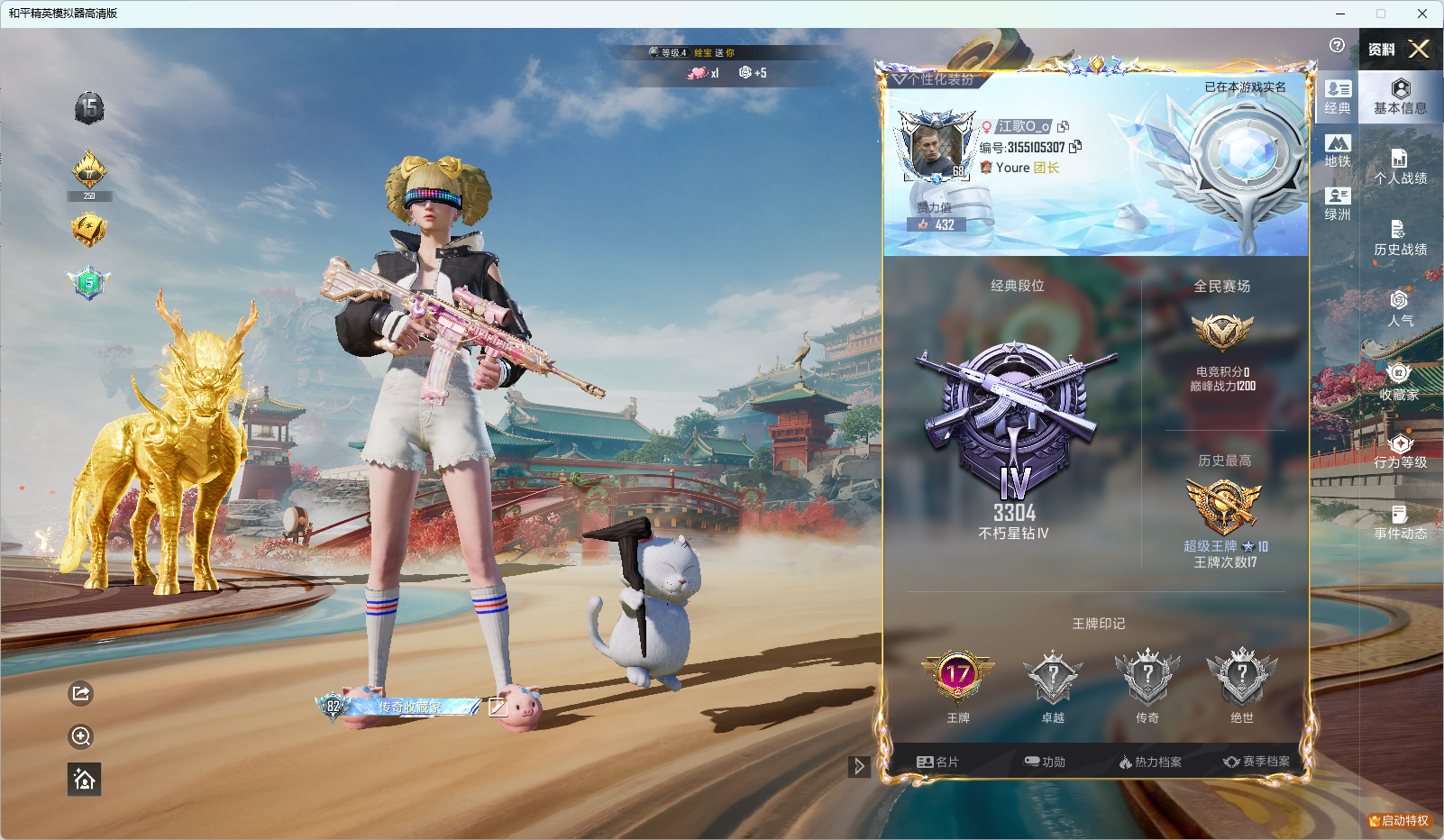Open 事件动态 event feed
The image size is (1444, 840).
(1400, 523)
